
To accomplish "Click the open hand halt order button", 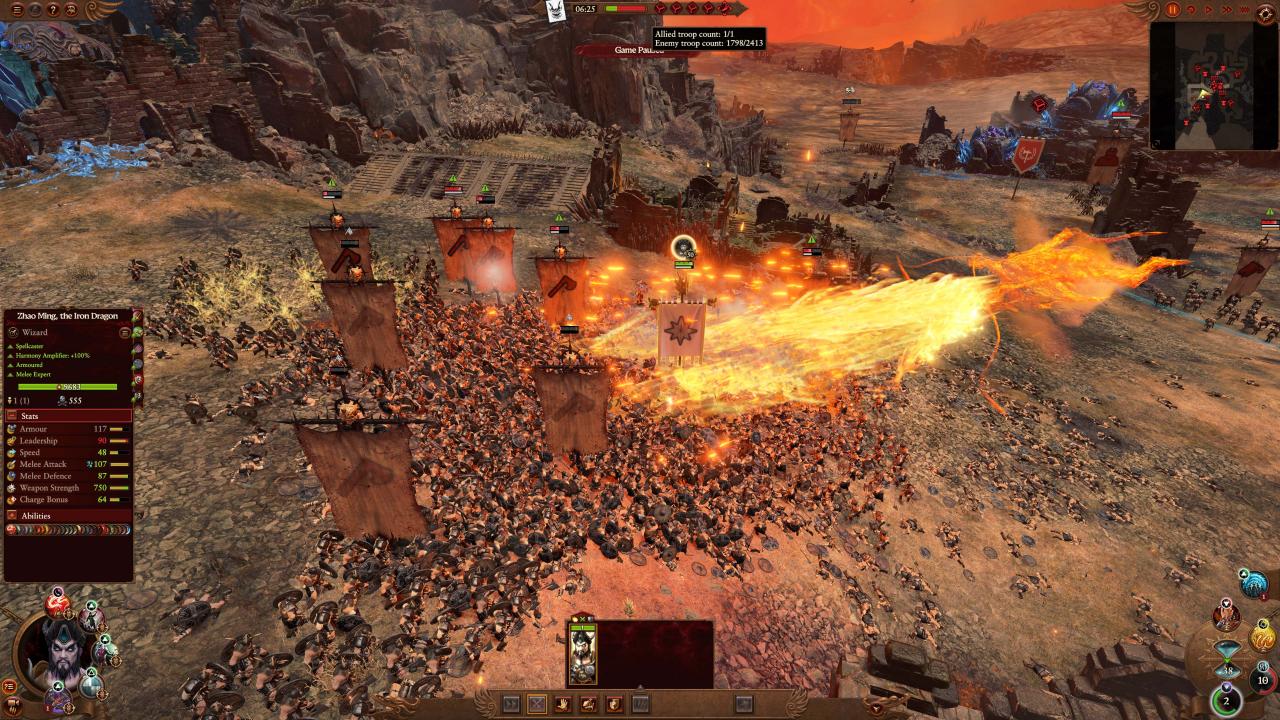I will click(x=563, y=704).
